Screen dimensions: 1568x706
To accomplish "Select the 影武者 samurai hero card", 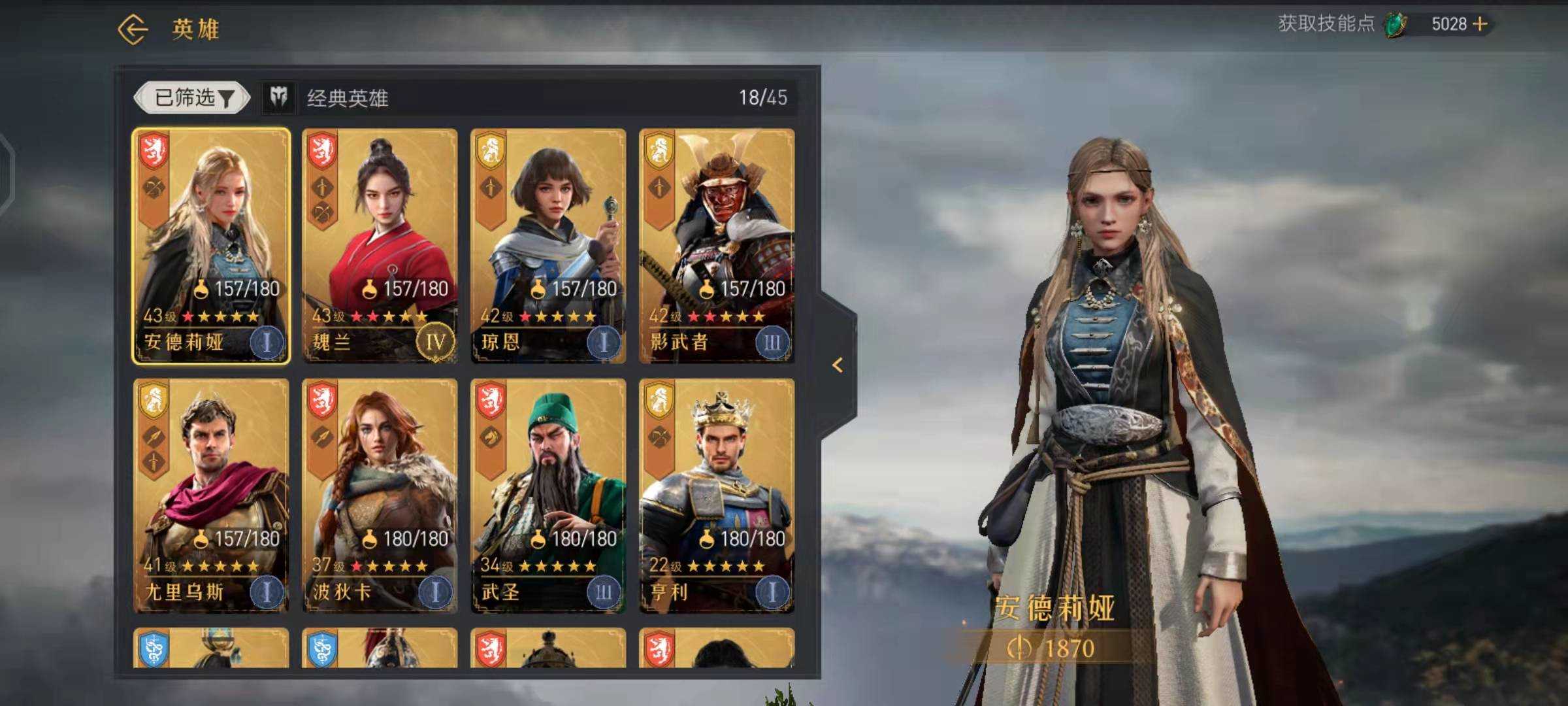I will [717, 245].
